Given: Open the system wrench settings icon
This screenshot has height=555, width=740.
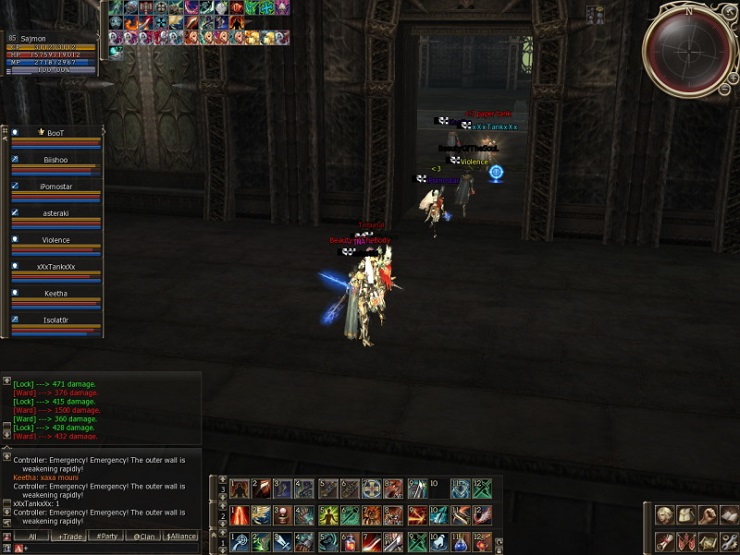Looking at the screenshot, I should [729, 541].
